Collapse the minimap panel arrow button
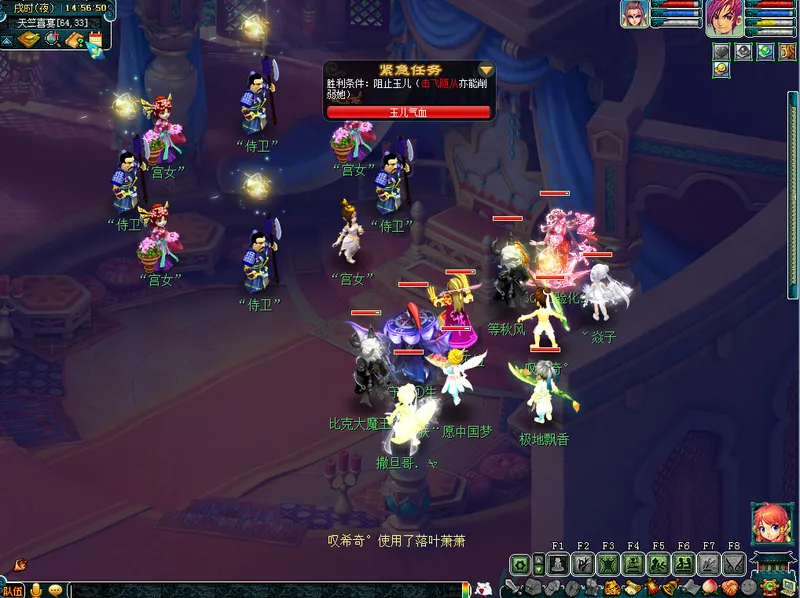The height and width of the screenshot is (598, 800). pos(6,39)
